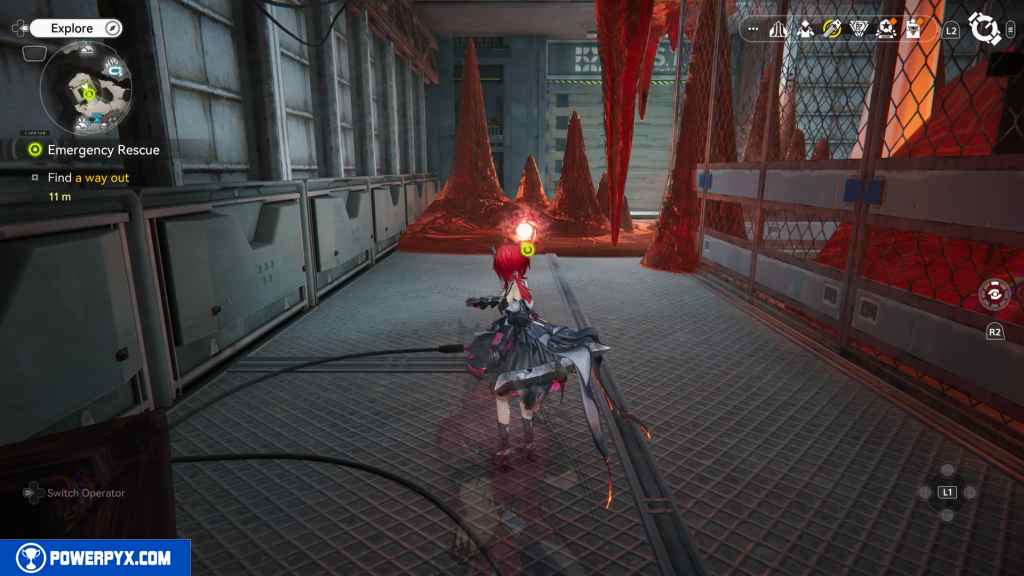Click the PowerPyx.com watermark logo
The height and width of the screenshot is (576, 1024).
point(95,558)
